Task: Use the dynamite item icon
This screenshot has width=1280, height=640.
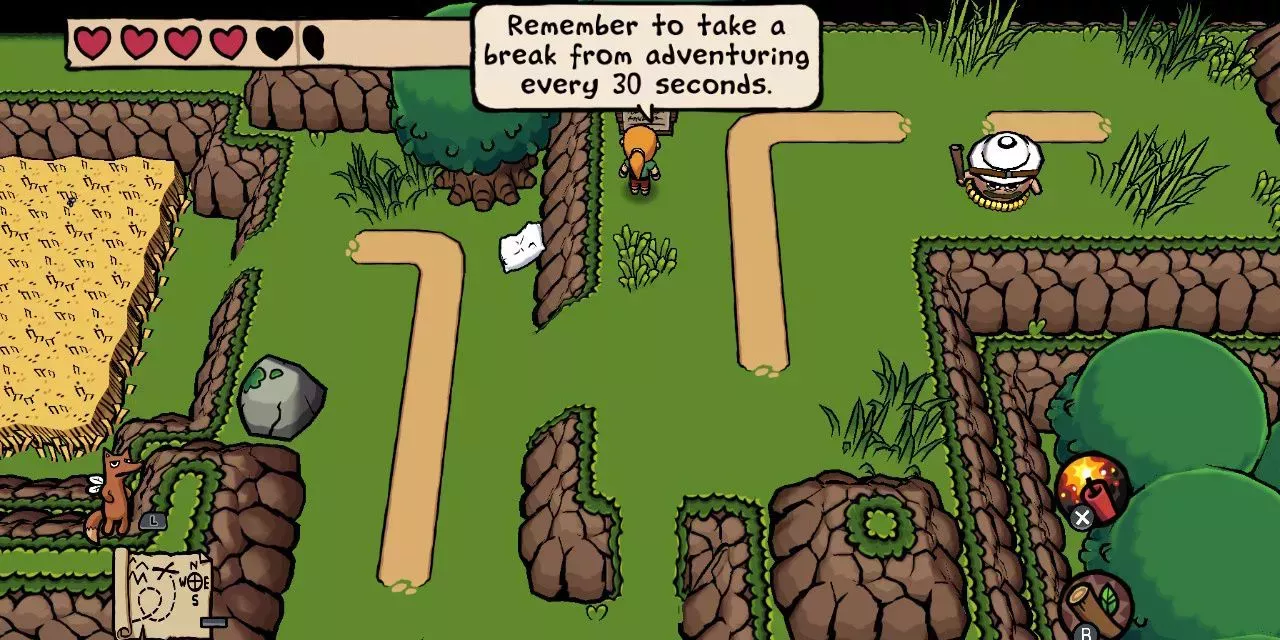Action: [1092, 486]
